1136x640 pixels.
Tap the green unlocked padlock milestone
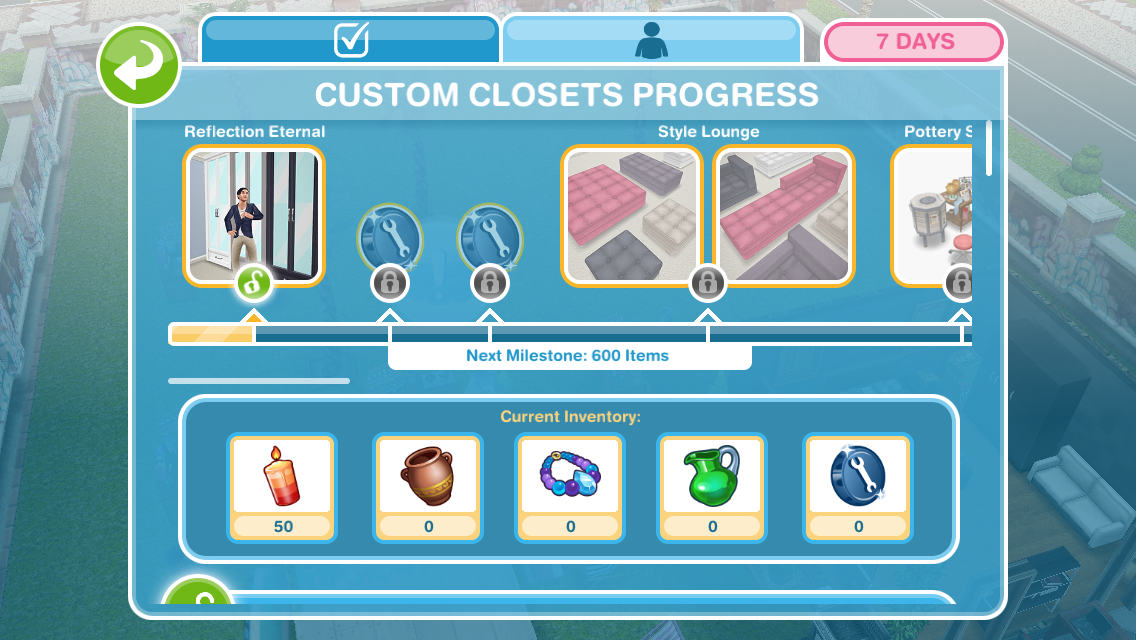[254, 285]
